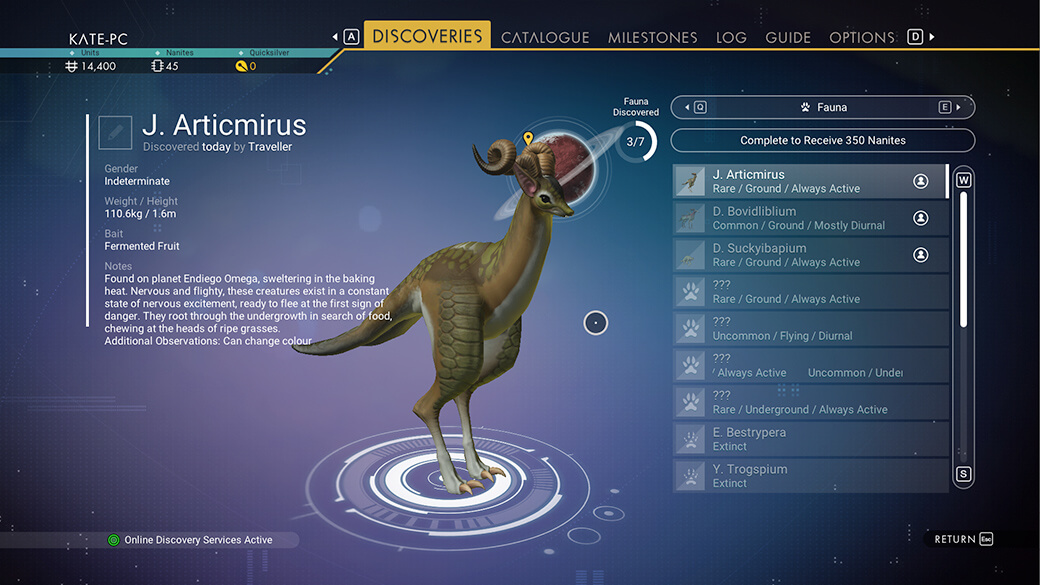Click the pencil rename icon beside J. Articmirus
Screen dimensions: 1040x585
coord(115,131)
